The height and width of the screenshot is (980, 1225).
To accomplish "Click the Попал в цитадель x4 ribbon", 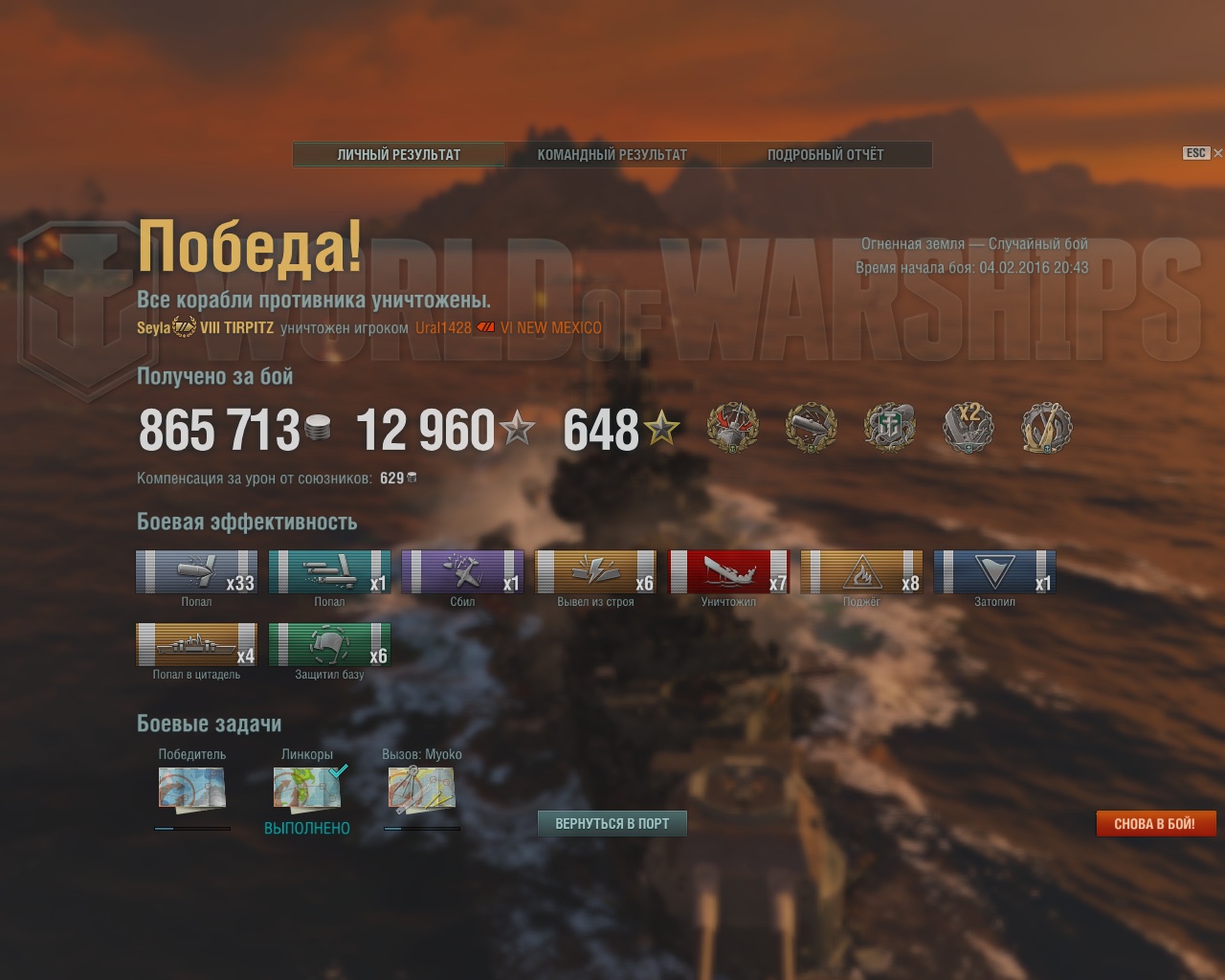I will 196,644.
